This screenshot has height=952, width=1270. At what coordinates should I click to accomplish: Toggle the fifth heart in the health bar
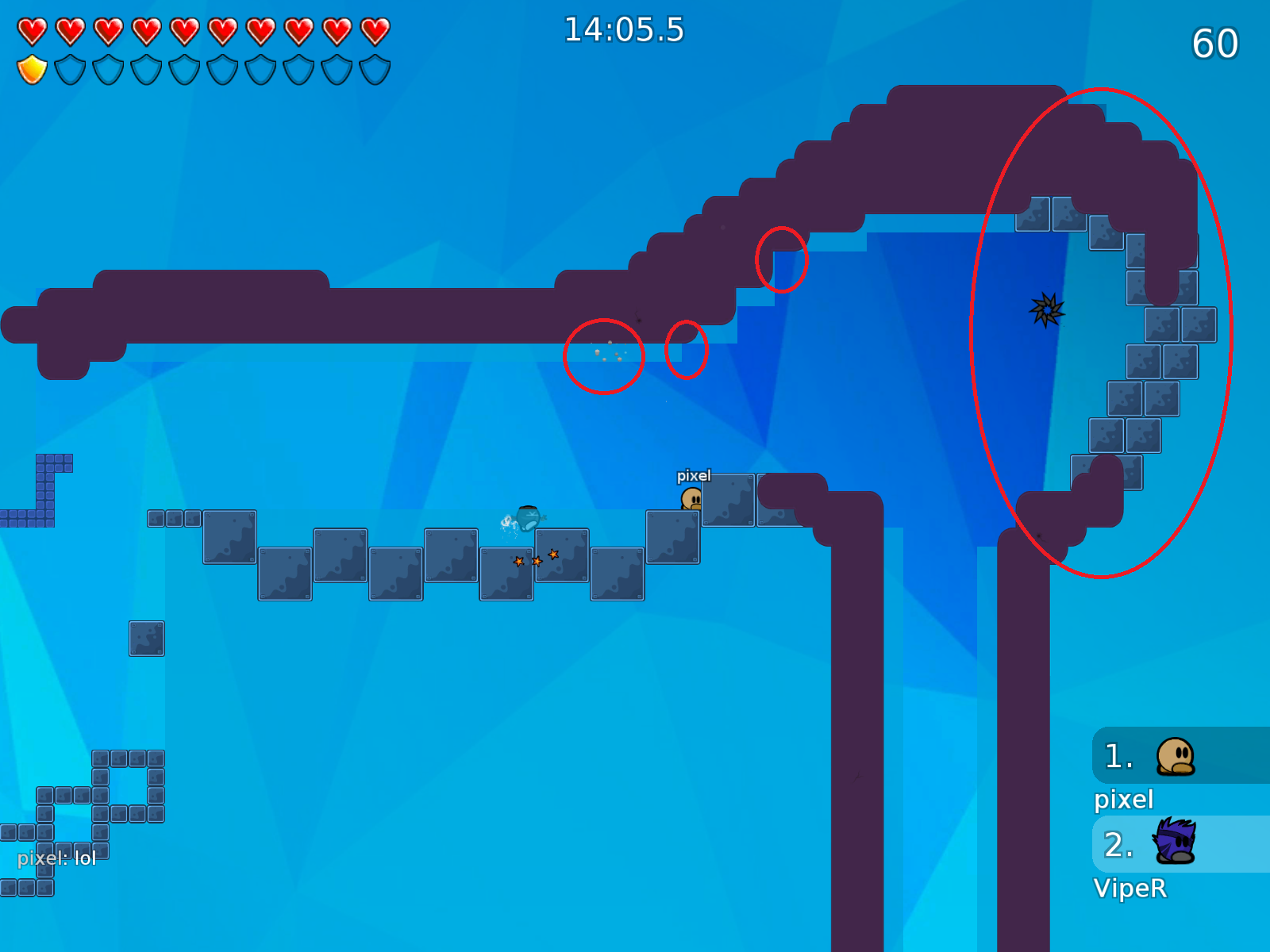[x=185, y=30]
